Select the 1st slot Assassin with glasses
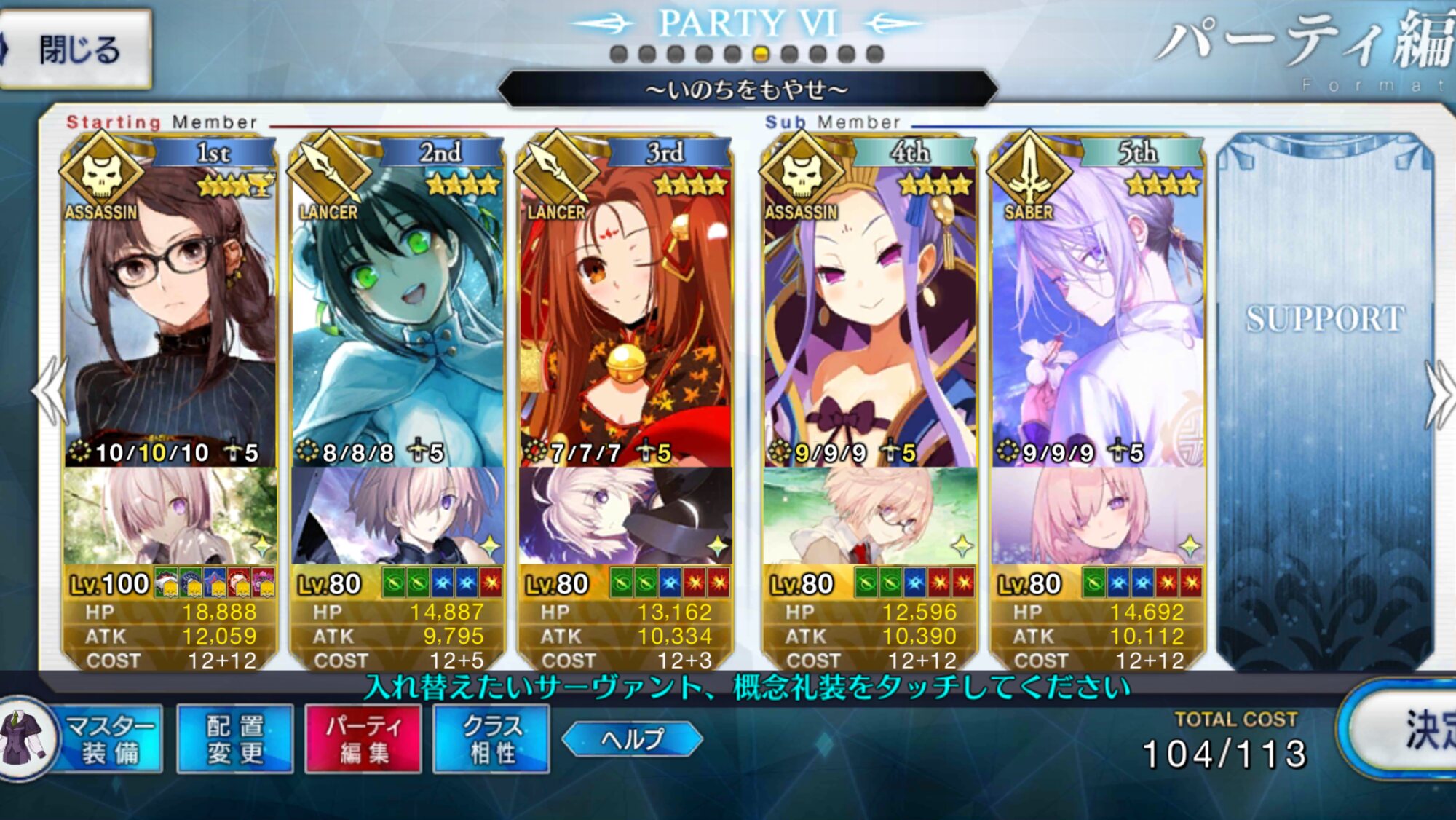The height and width of the screenshot is (820, 1456). 170,313
